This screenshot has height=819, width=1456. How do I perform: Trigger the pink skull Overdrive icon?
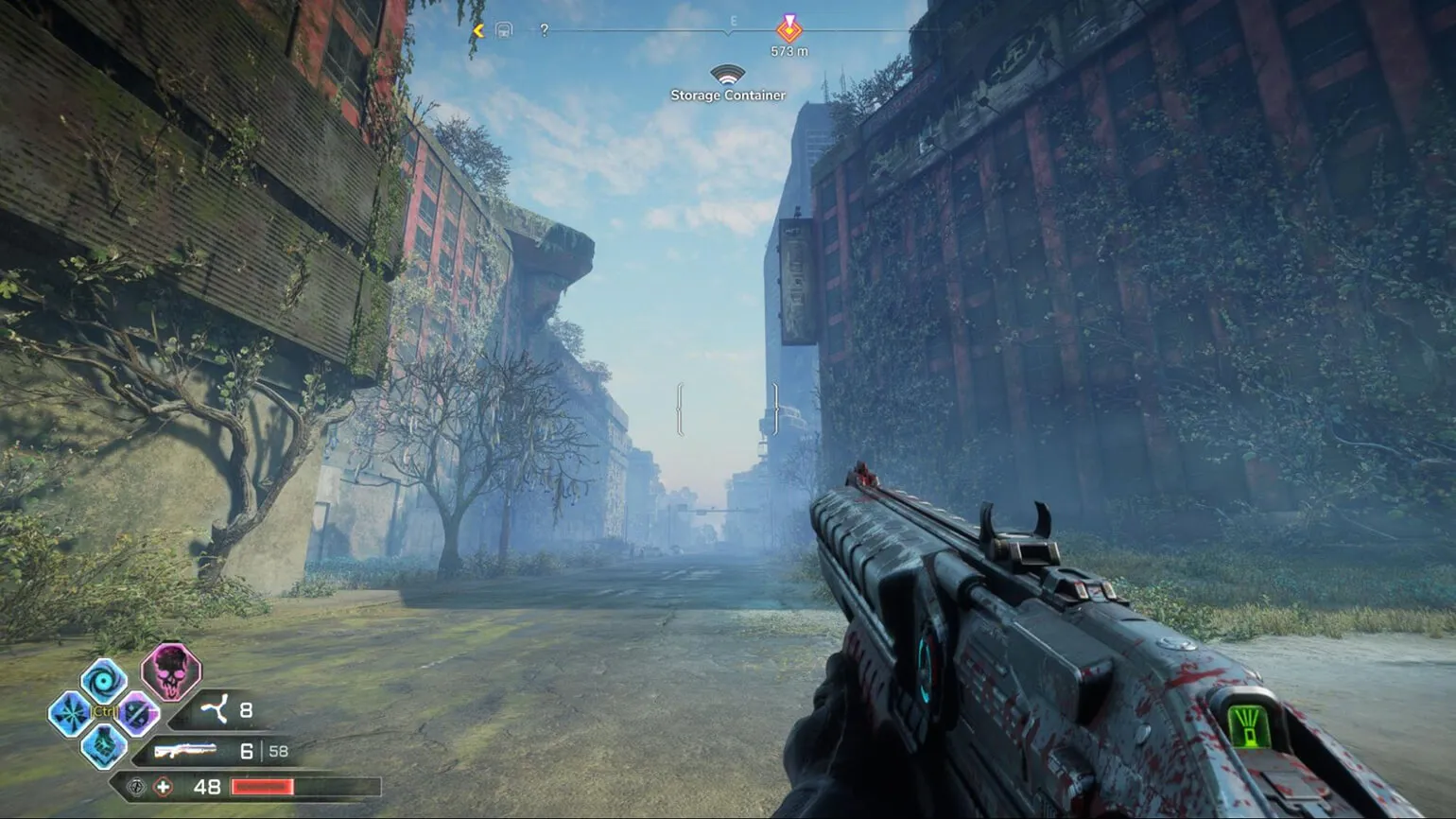(x=171, y=671)
